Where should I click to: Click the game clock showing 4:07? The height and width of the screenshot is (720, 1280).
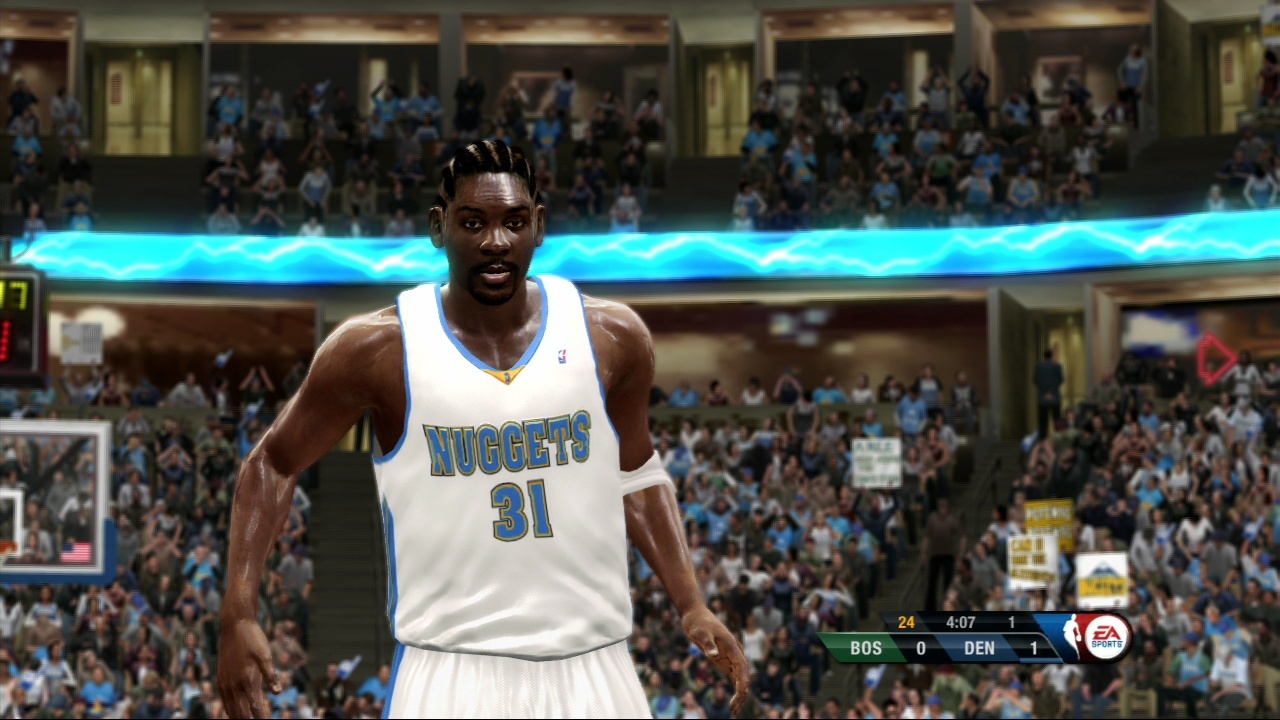pos(962,622)
